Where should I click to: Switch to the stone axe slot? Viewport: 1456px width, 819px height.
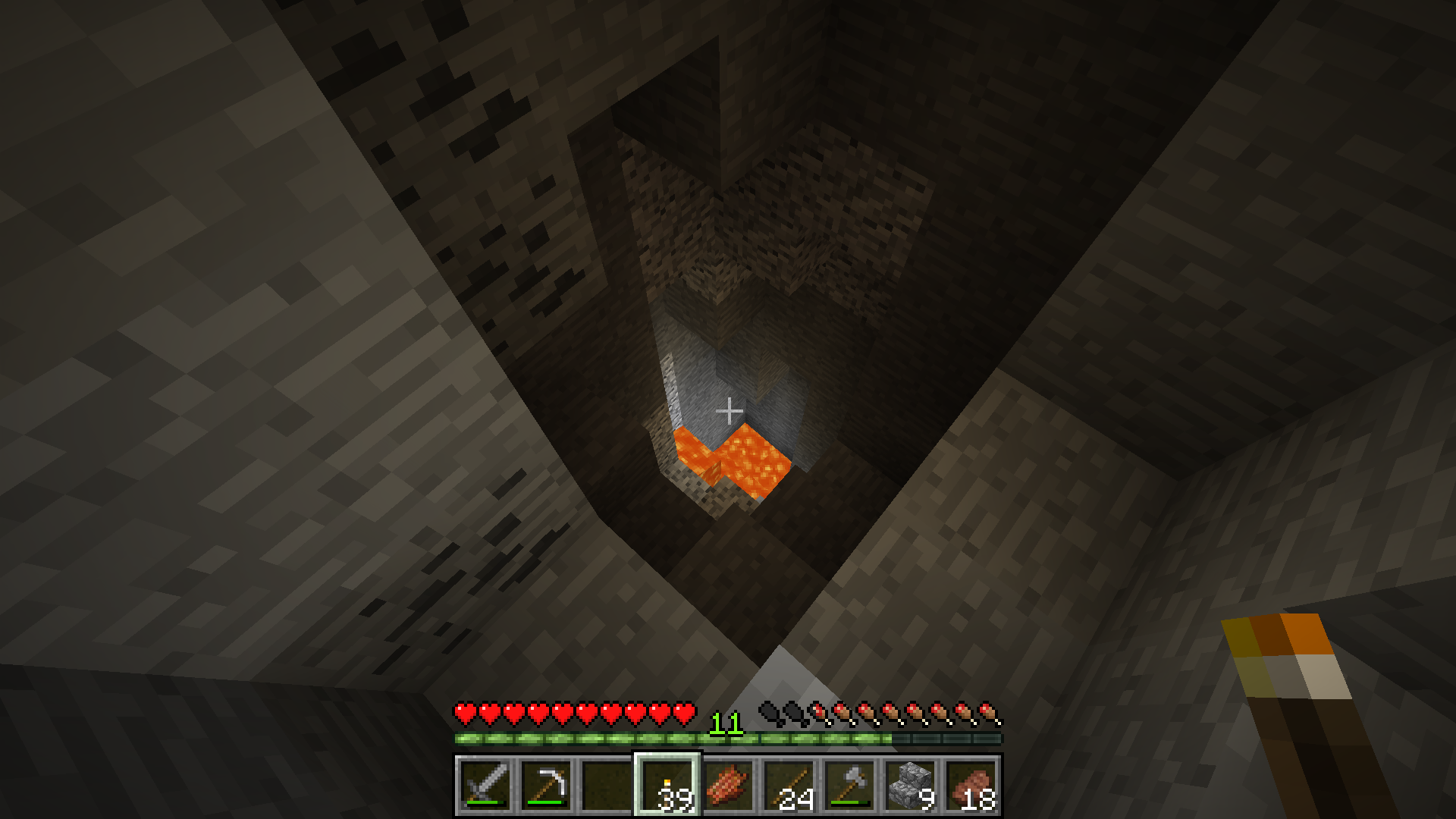coord(849,785)
